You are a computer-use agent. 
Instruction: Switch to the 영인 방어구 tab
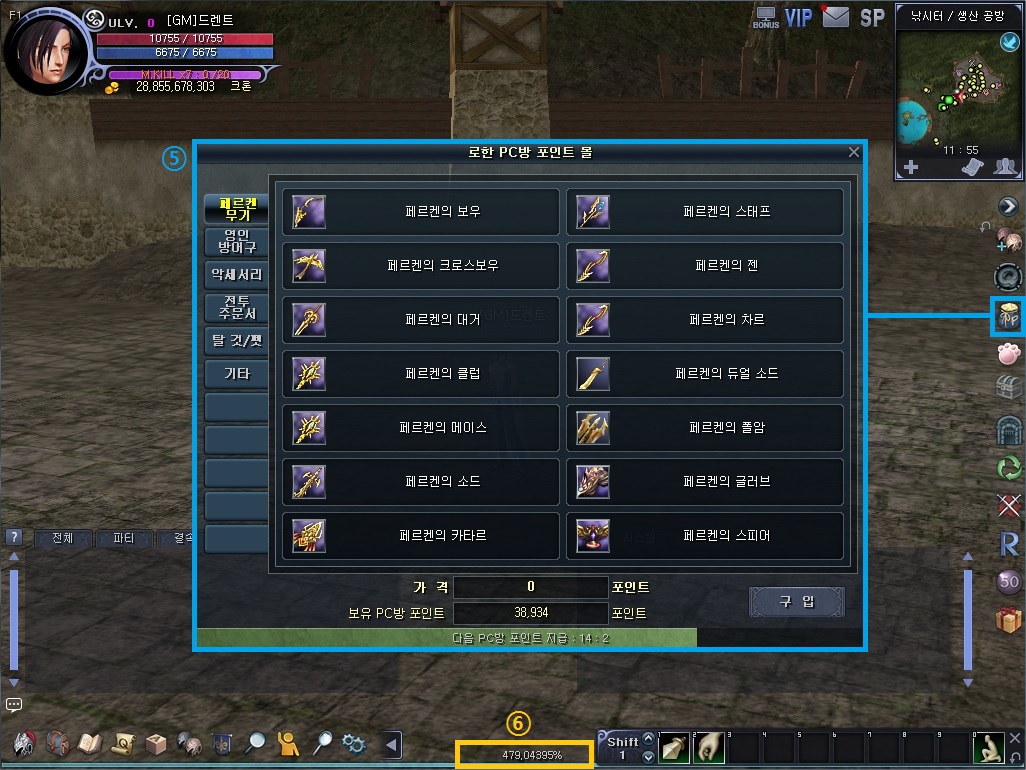coord(236,242)
